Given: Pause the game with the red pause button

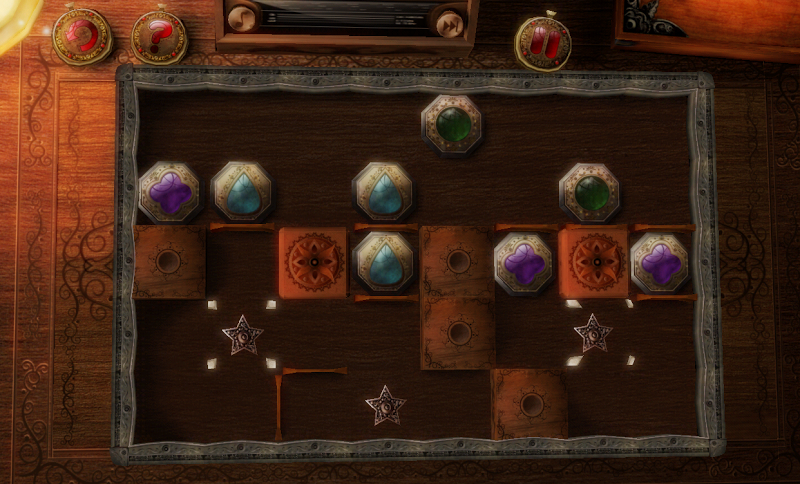Looking at the screenshot, I should (x=543, y=42).
